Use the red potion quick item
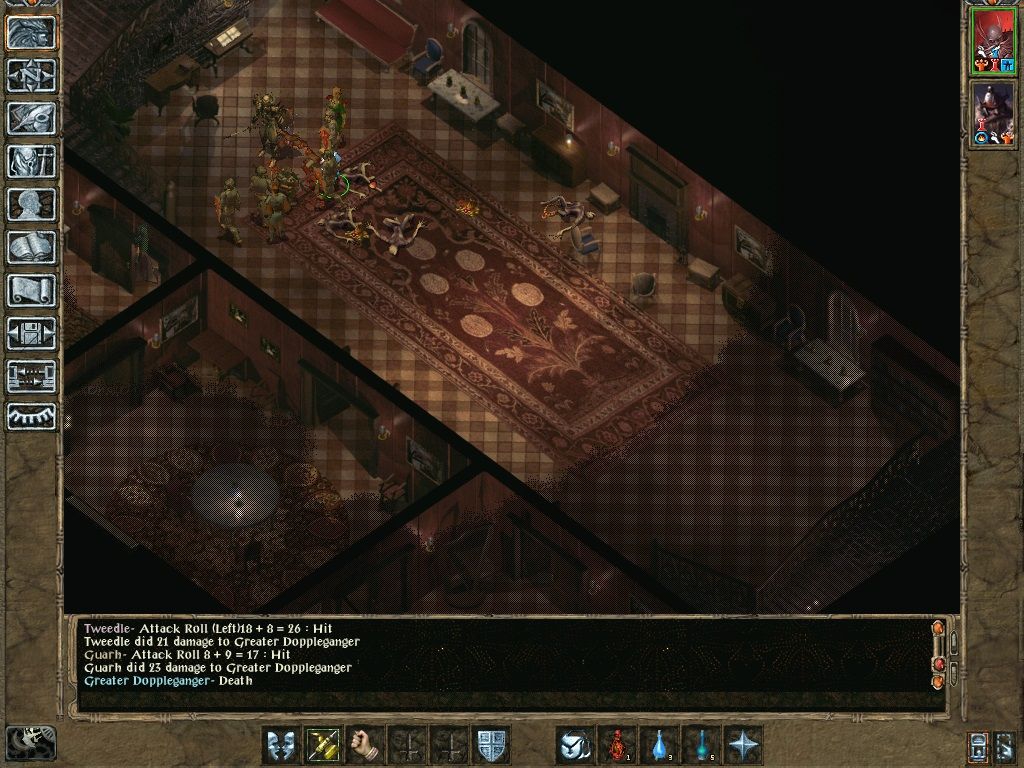 618,745
